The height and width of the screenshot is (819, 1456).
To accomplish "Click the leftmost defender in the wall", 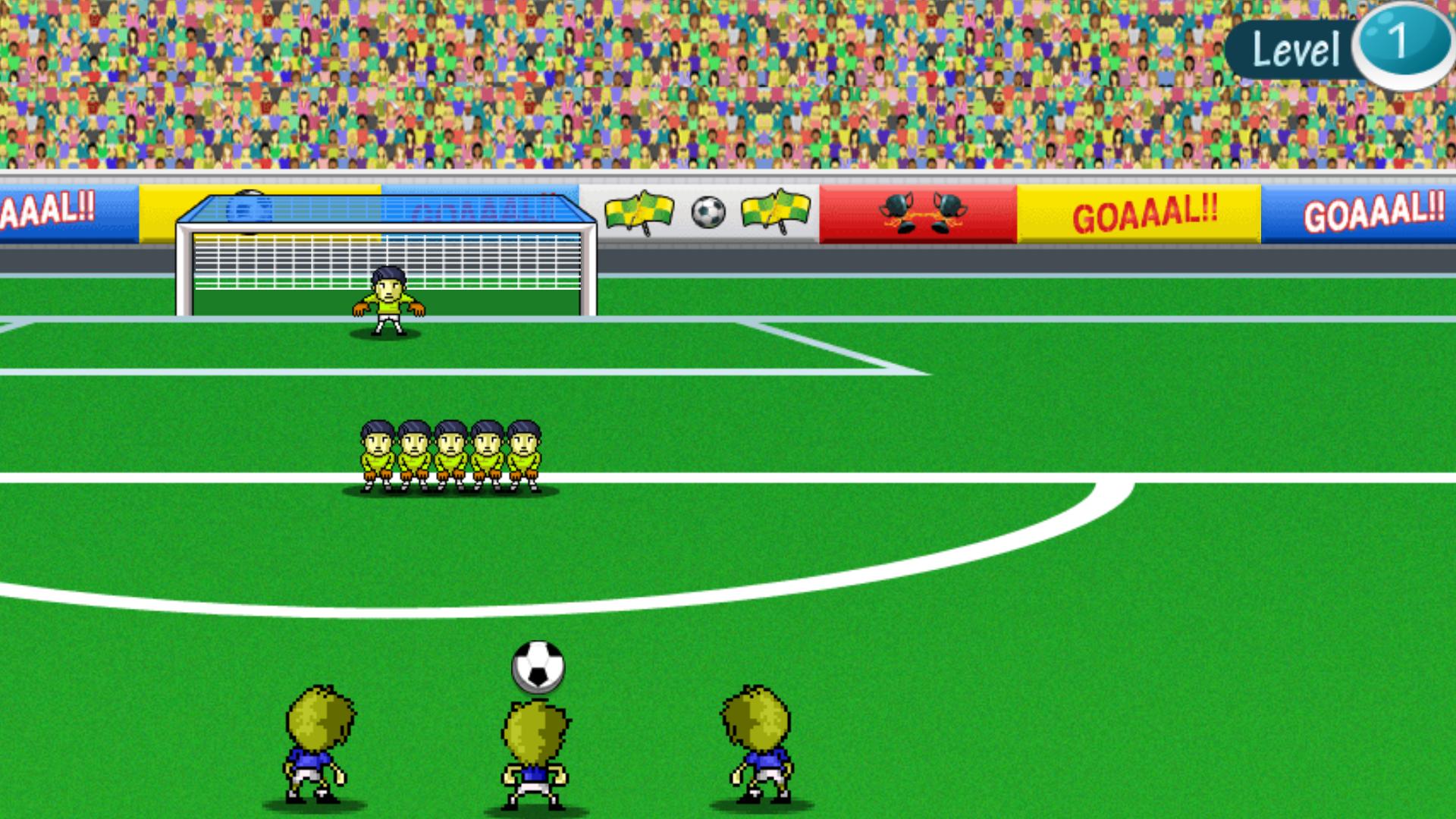I will pyautogui.click(x=377, y=451).
